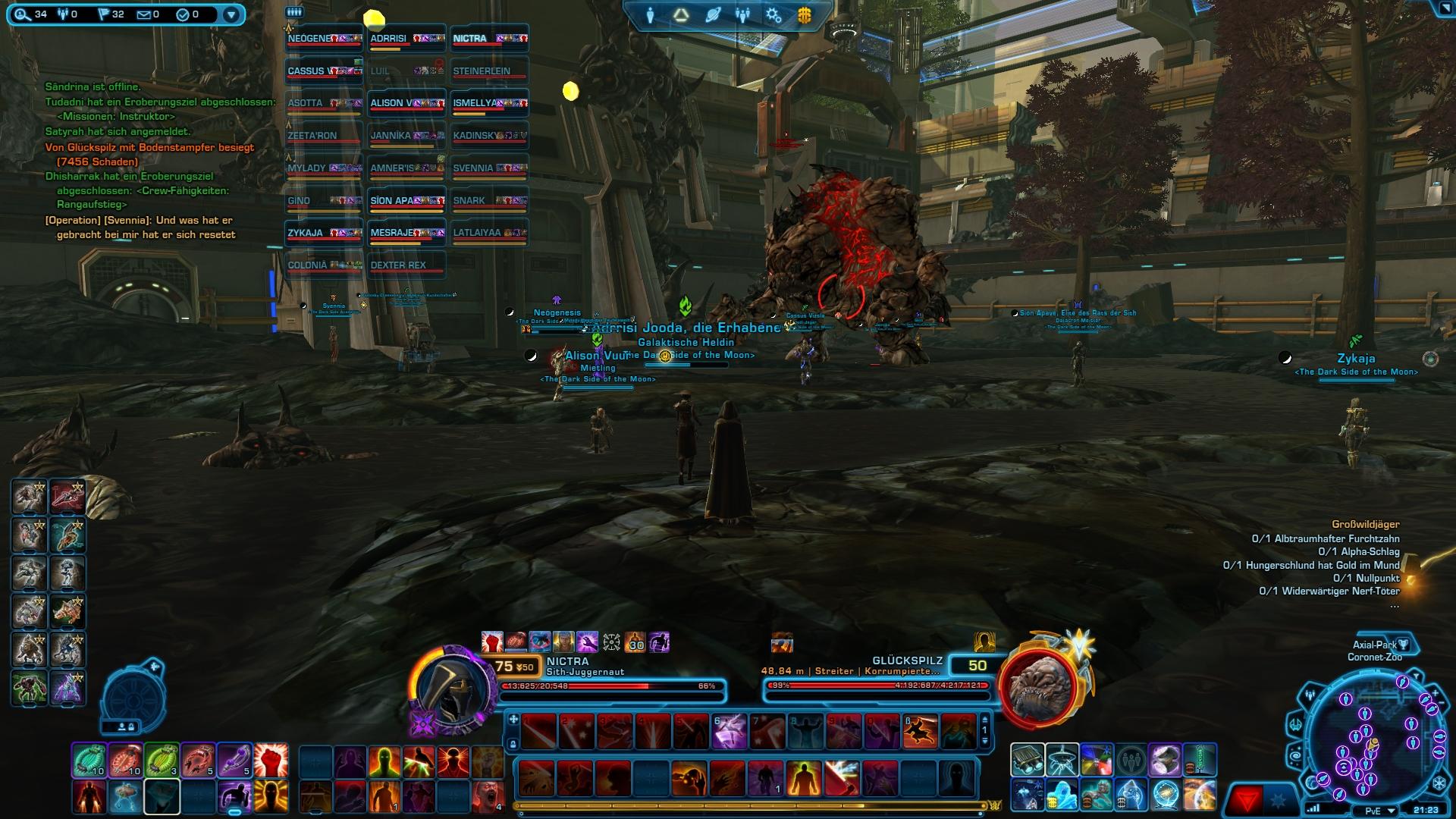Expand the blue arrow dropdown in the tracker bar
Screen dimensions: 1456x819
(x=230, y=13)
